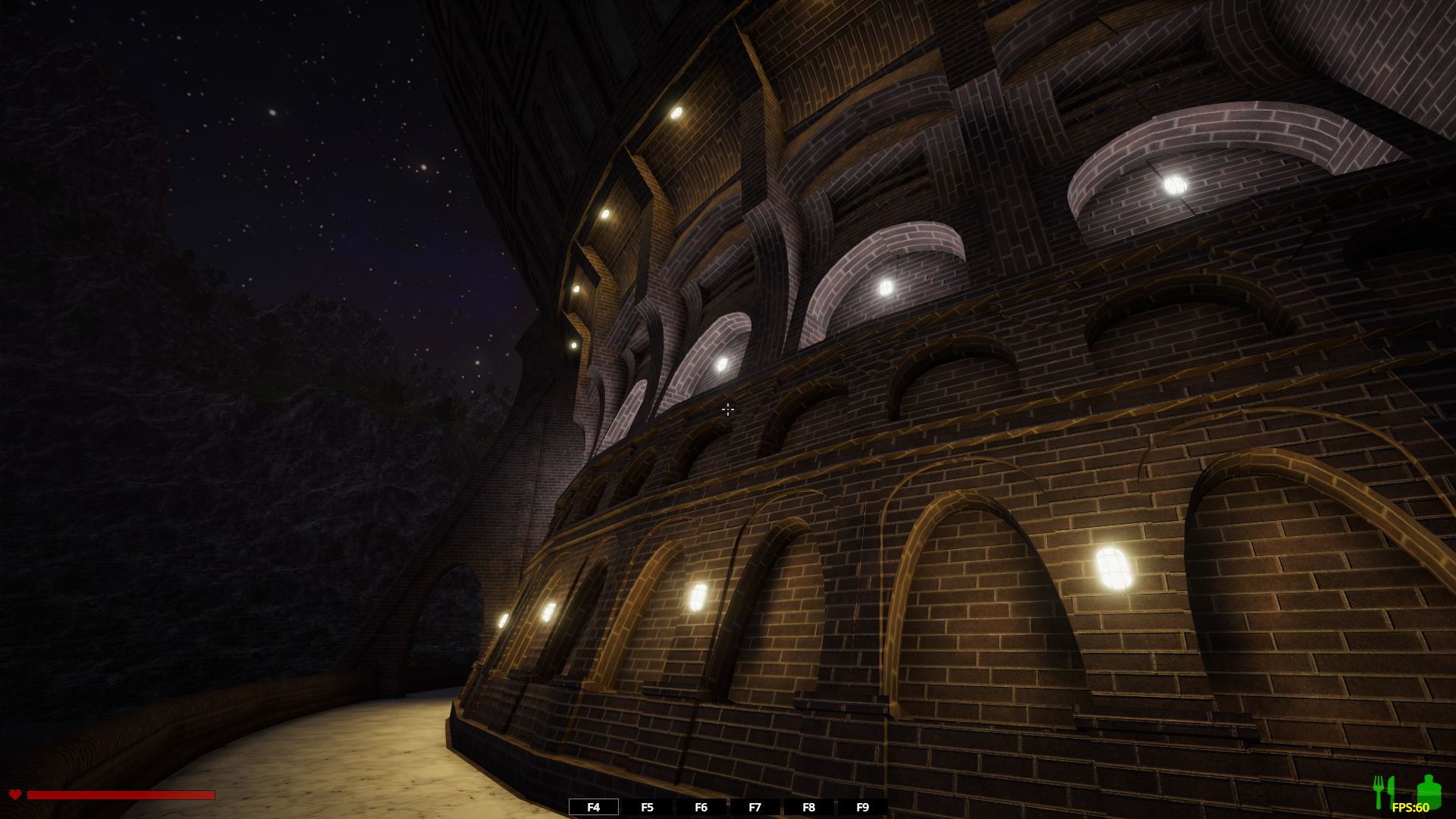
Task: Select the highlighted F4 hotbar slot
Action: [x=594, y=807]
